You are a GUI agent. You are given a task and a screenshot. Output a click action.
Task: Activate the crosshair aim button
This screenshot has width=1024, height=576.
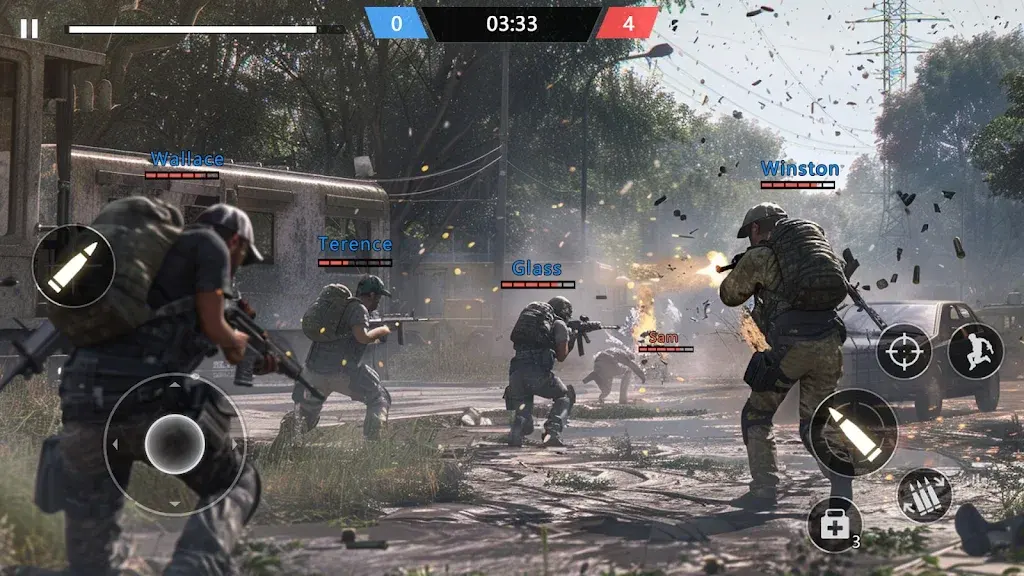coord(904,351)
